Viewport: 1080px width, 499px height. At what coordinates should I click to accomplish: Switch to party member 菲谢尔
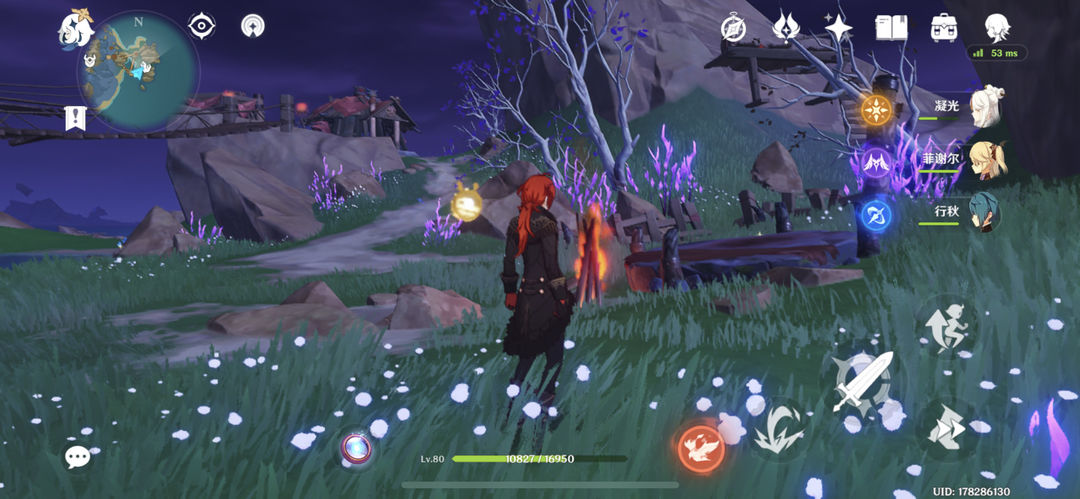(983, 158)
